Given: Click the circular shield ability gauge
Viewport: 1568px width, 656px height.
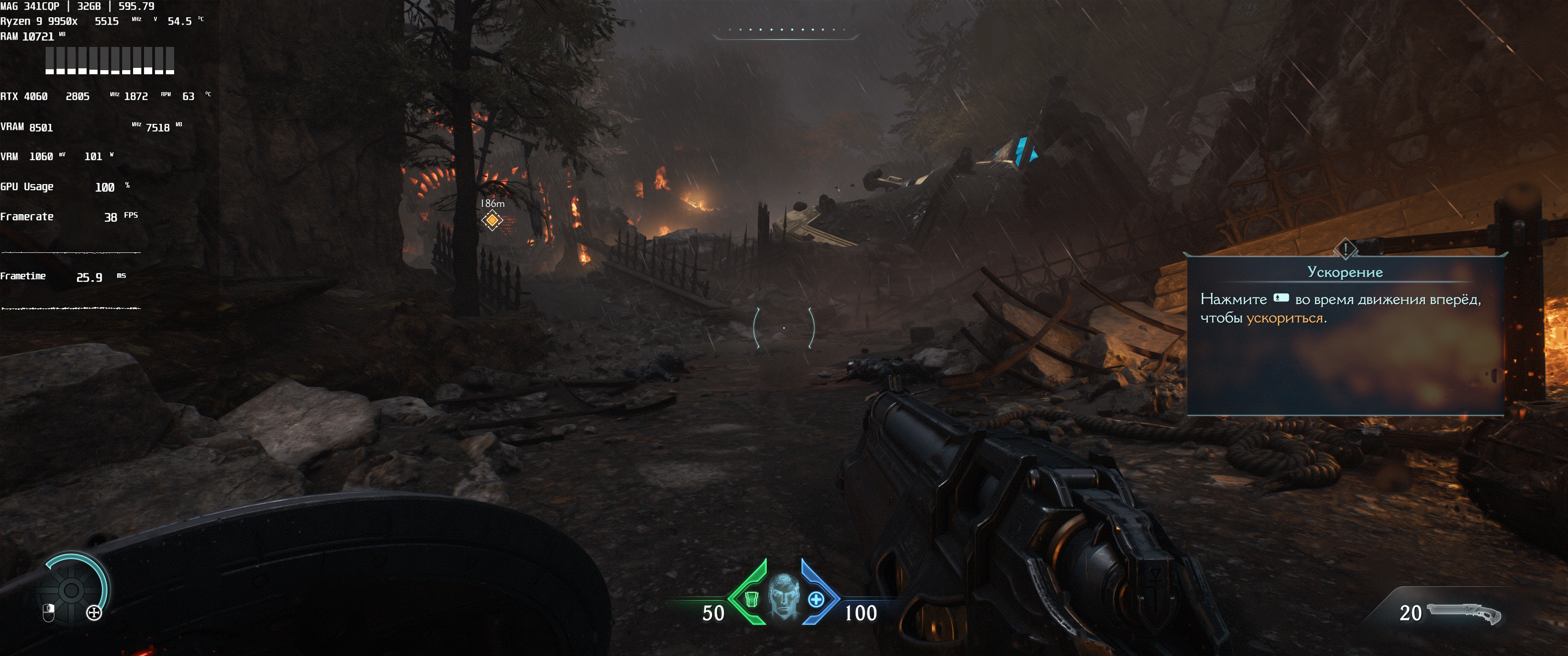Looking at the screenshot, I should point(71,589).
